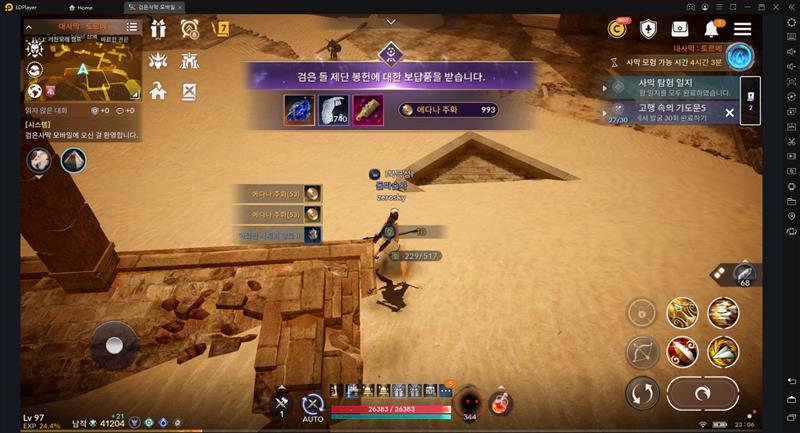Screen dimensions: 800x433
Task: Tap the glowing blue flame orb
Action: (740, 57)
